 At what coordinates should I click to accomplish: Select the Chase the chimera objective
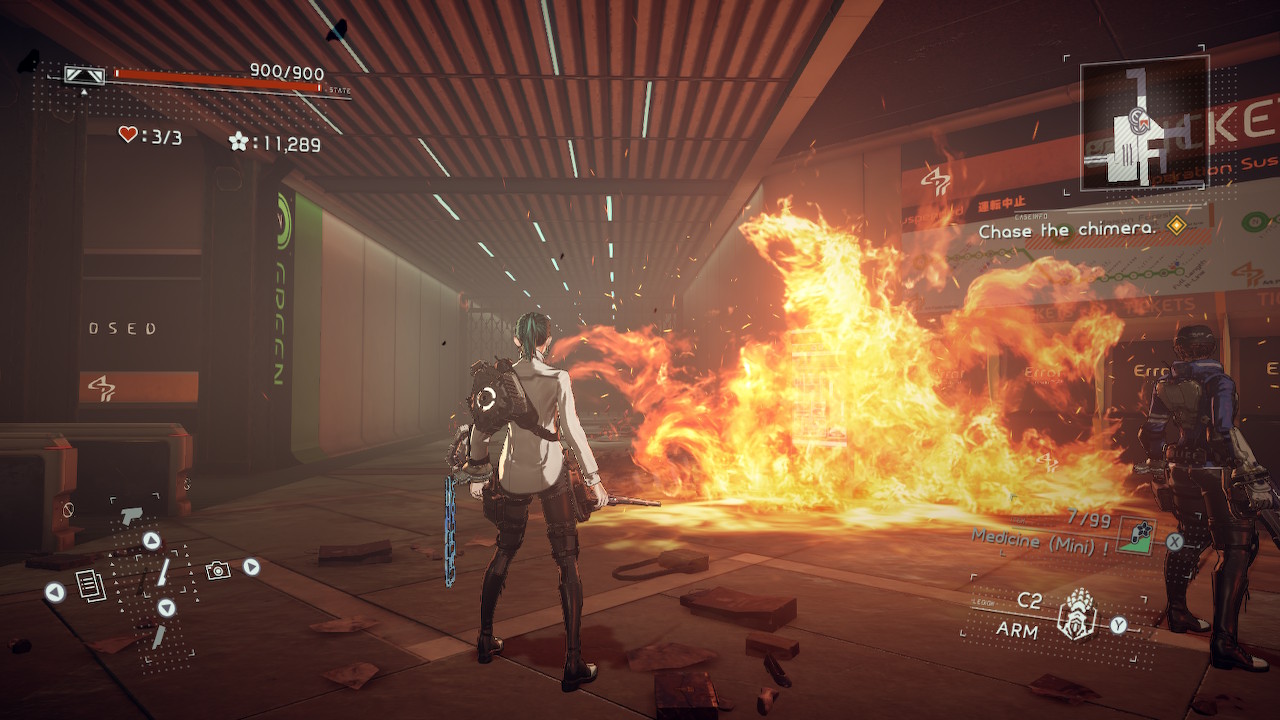(1067, 230)
